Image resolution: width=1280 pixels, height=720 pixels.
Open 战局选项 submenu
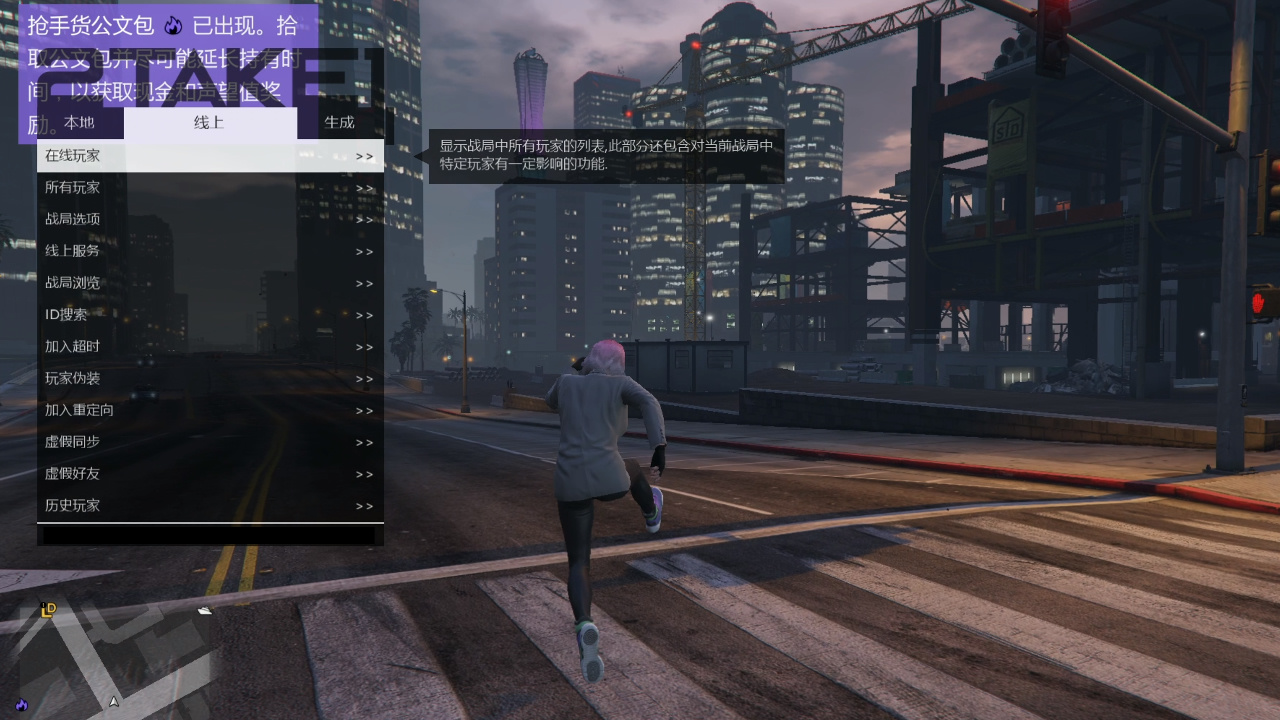[x=210, y=219]
